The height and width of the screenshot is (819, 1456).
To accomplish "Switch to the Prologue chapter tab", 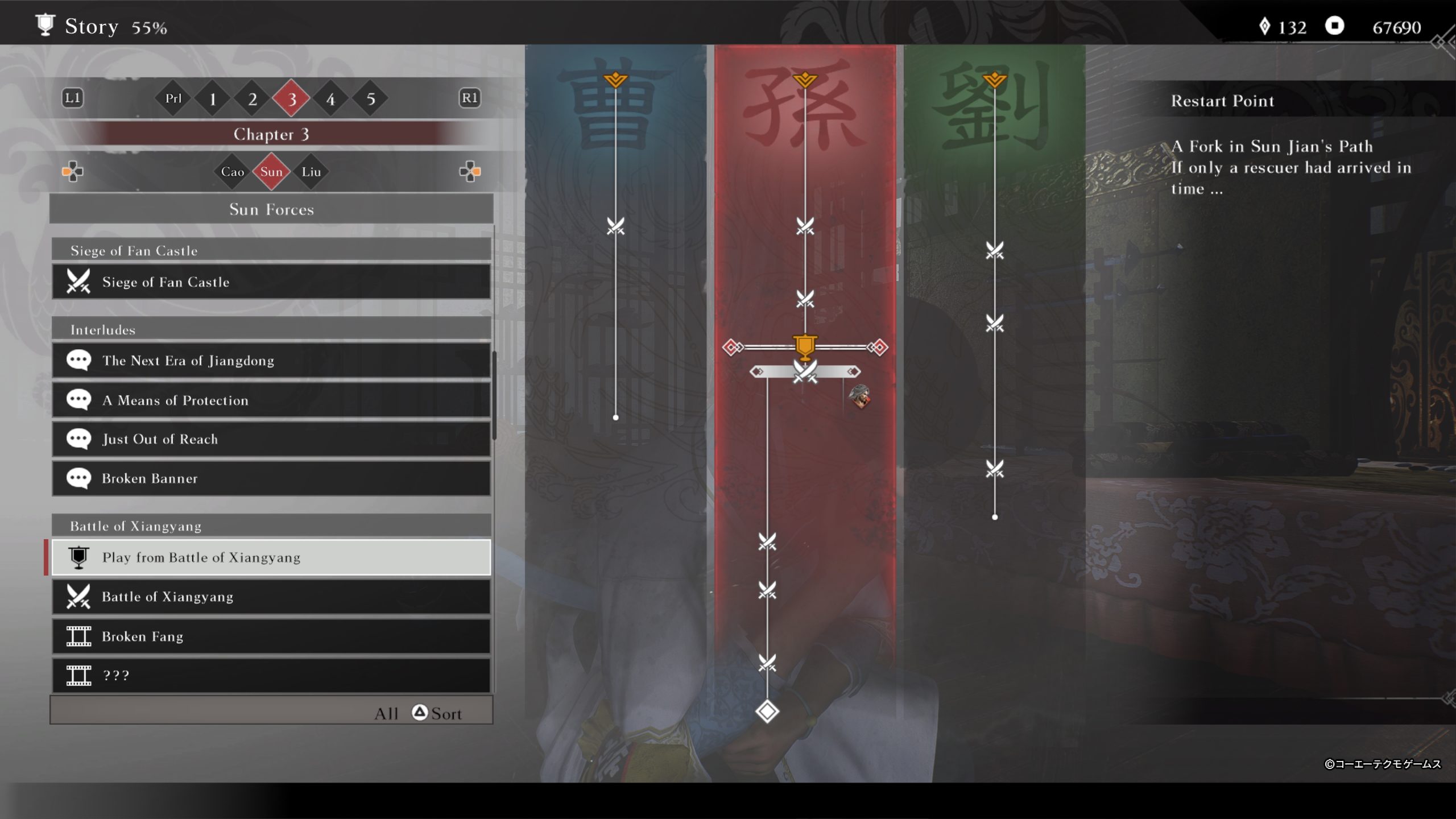I will click(x=173, y=99).
